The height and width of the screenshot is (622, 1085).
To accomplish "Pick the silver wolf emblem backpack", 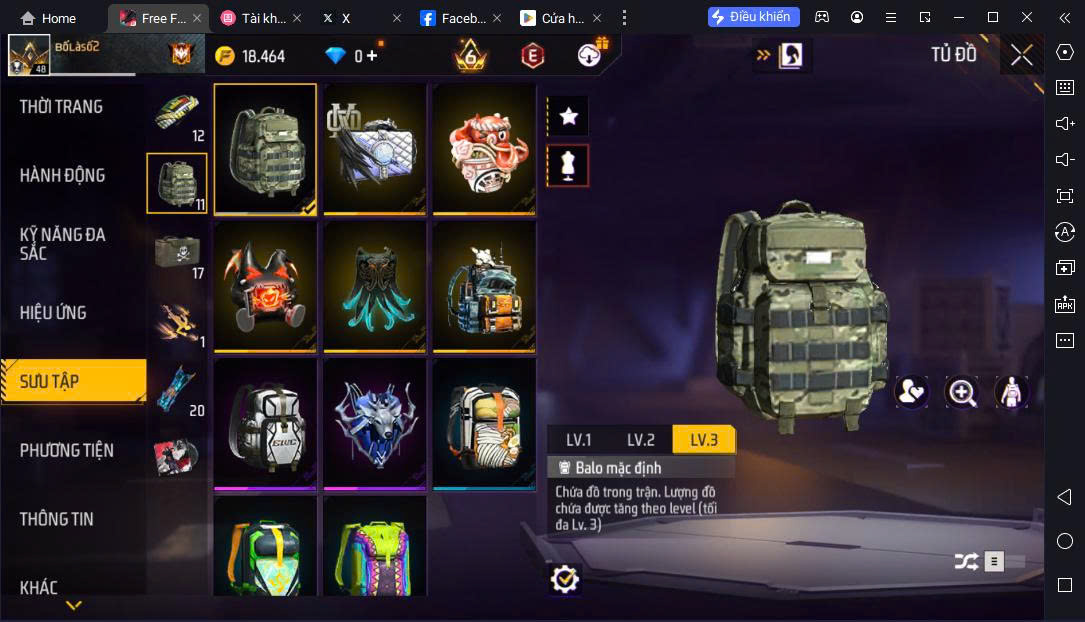I will [375, 423].
